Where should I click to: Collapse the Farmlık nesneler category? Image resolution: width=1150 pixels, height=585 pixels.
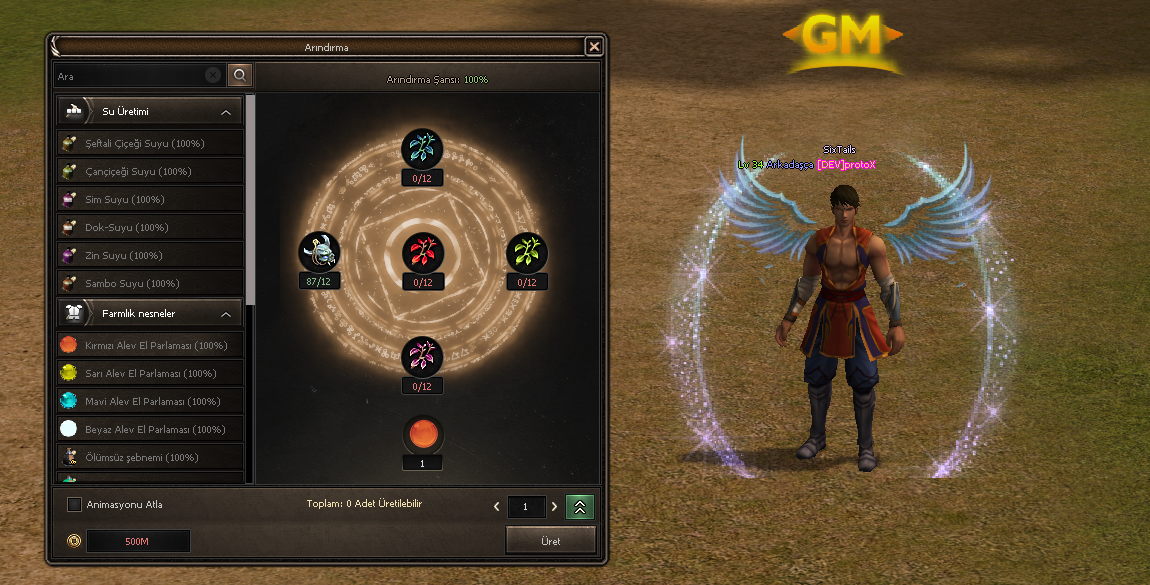tap(226, 314)
